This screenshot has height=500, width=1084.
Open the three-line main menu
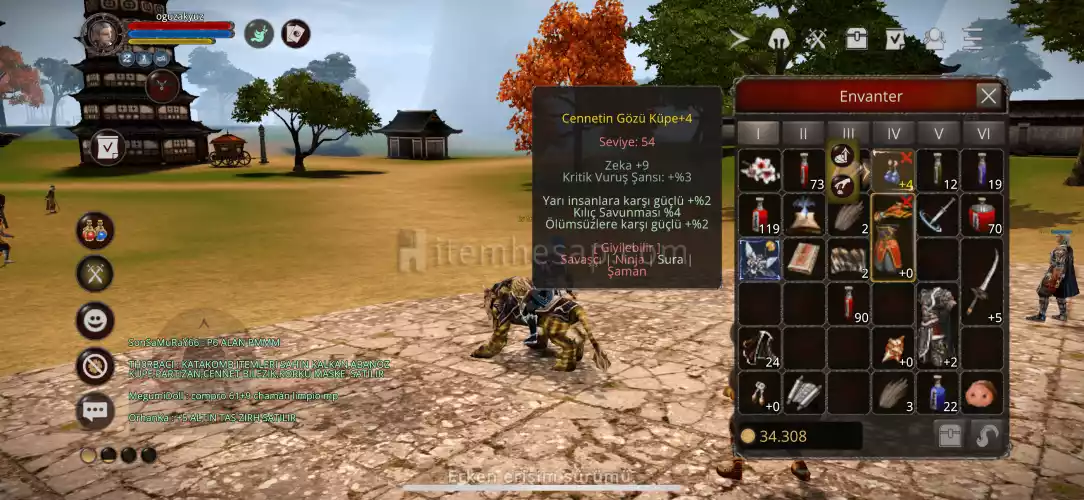972,39
